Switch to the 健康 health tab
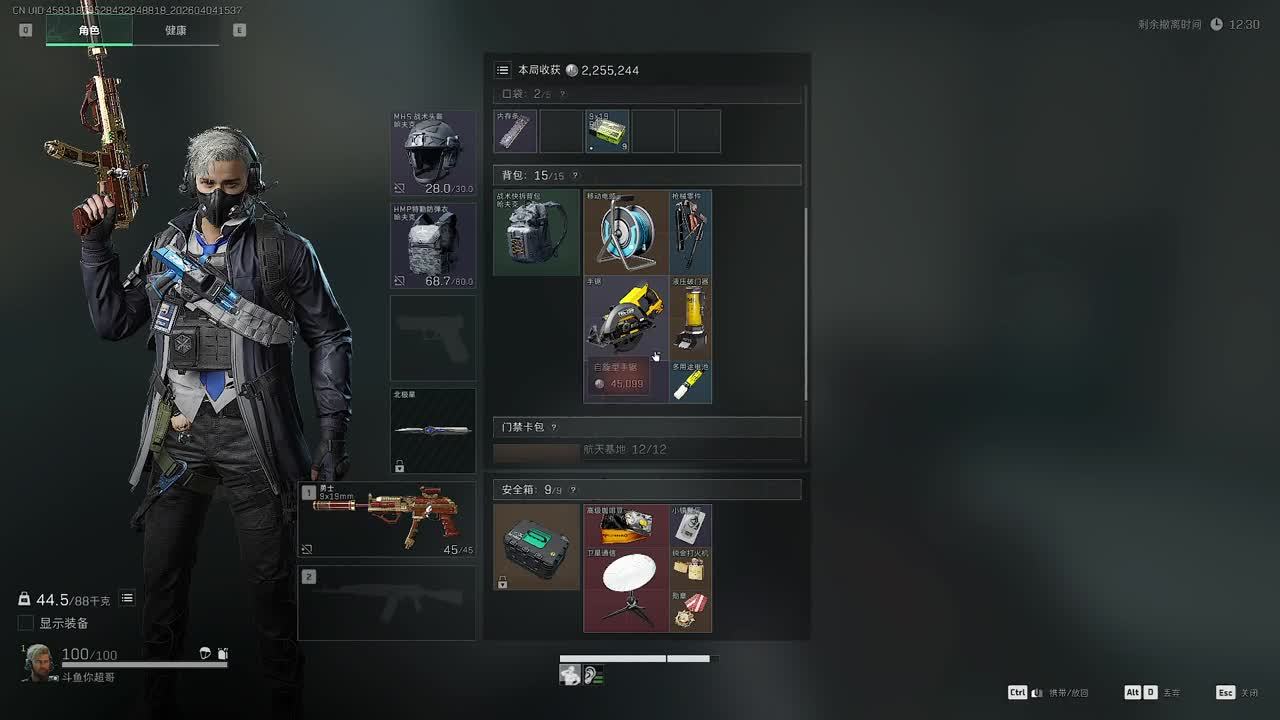The width and height of the screenshot is (1280, 720). (x=176, y=30)
